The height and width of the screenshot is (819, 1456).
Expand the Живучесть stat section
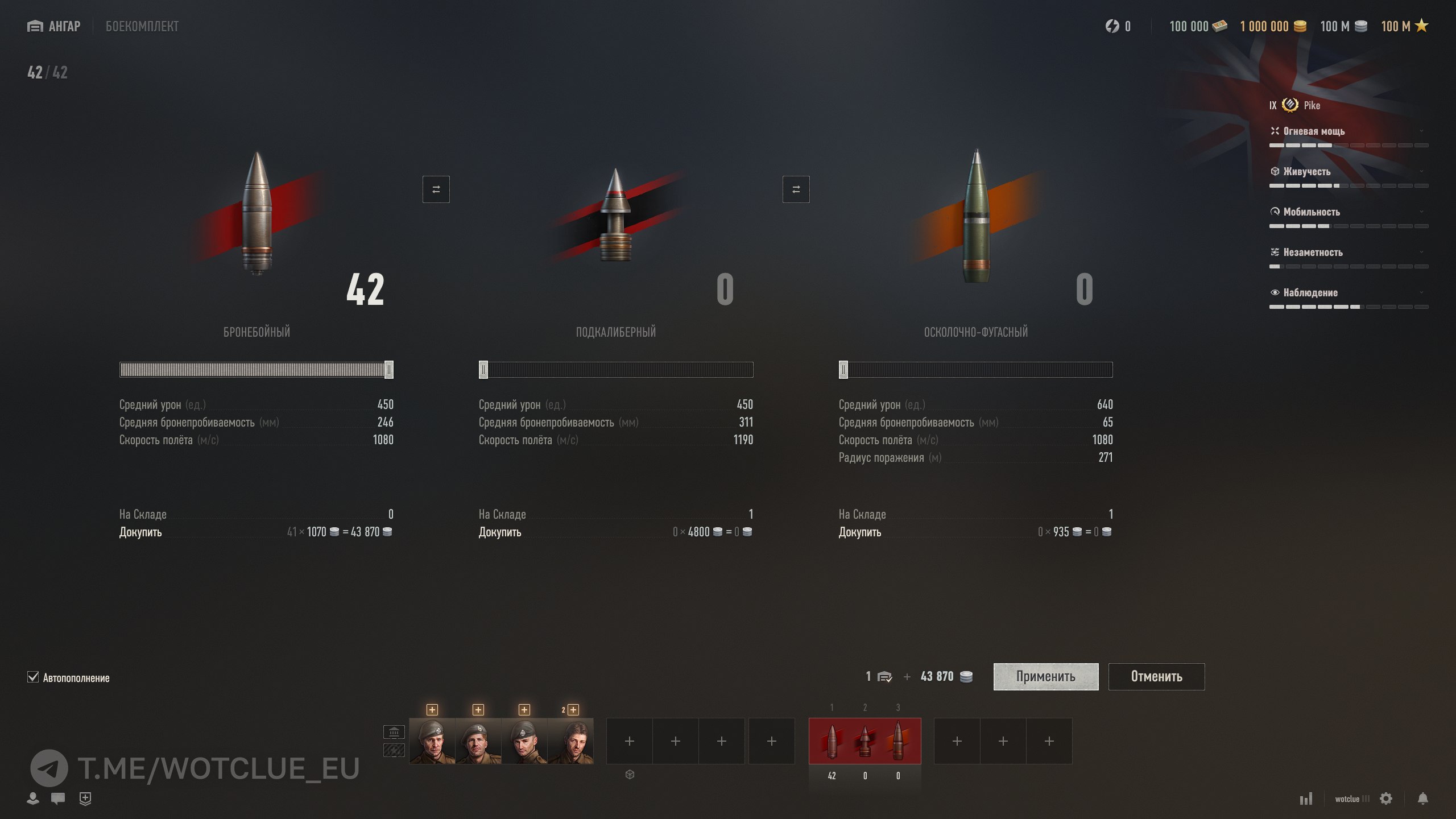click(1348, 172)
